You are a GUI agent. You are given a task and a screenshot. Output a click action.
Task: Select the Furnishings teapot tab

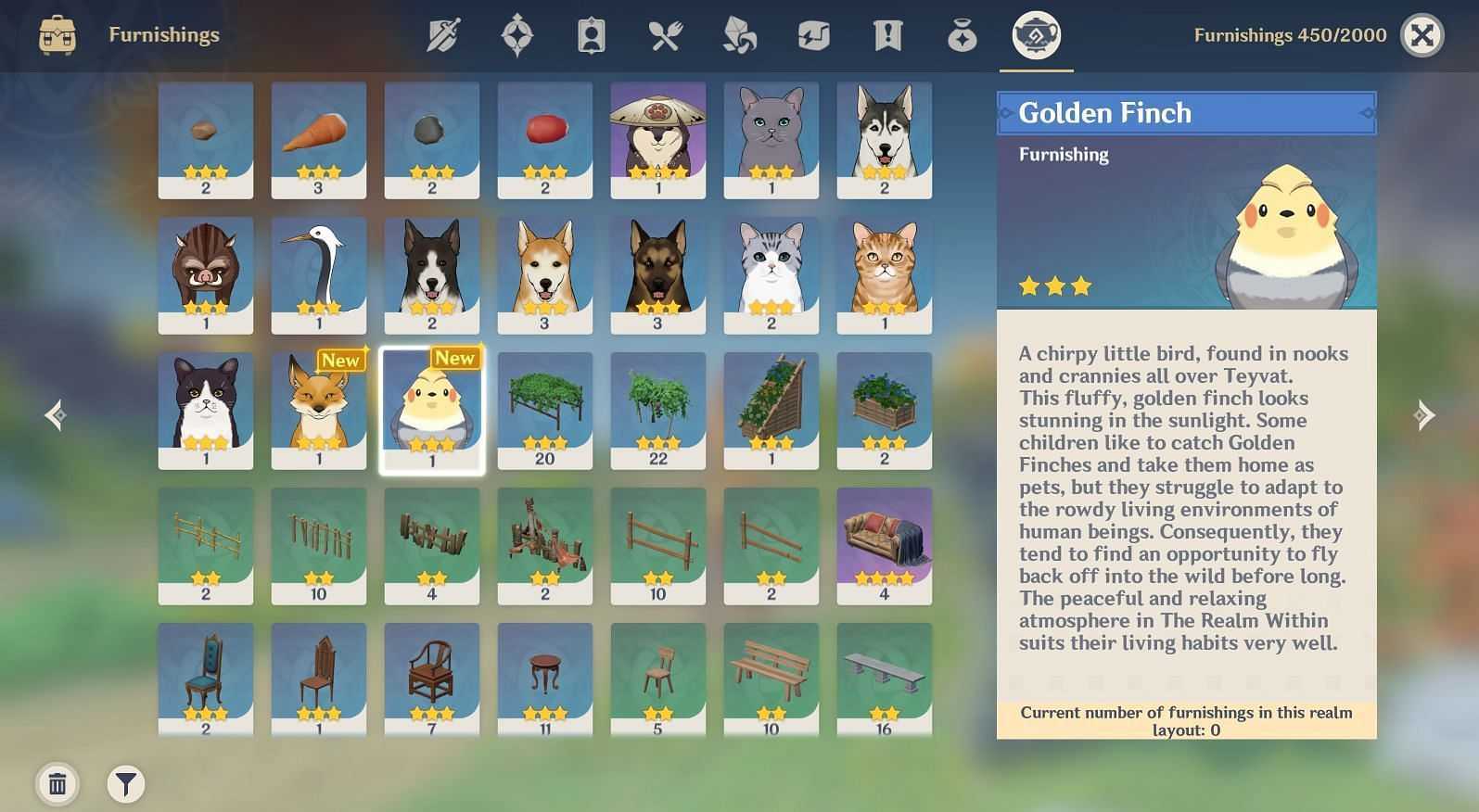(1036, 36)
